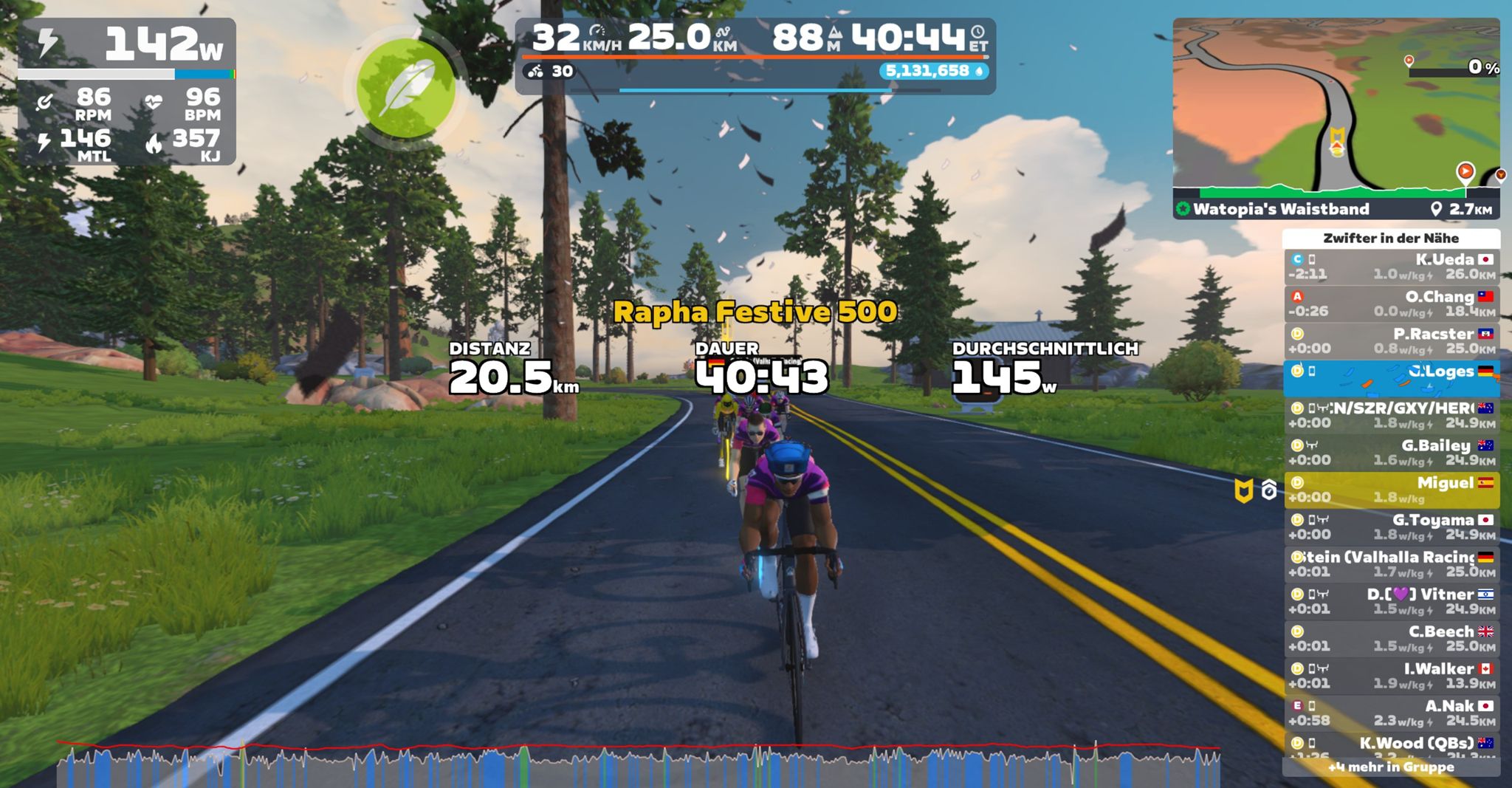Screen dimensions: 1512x788
Task: Click the K.Wood (QBs) rider row
Action: point(1392,744)
